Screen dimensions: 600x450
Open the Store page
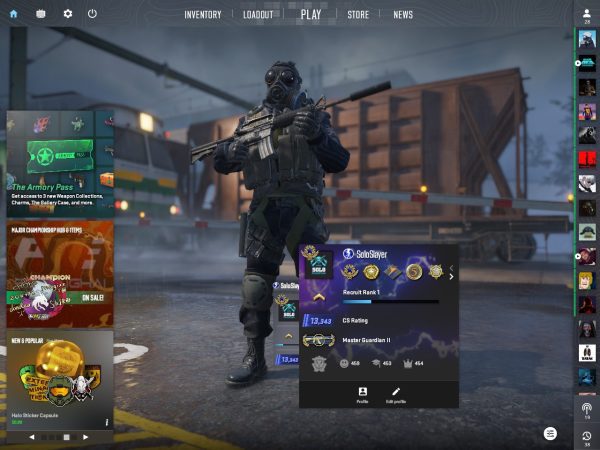[358, 15]
